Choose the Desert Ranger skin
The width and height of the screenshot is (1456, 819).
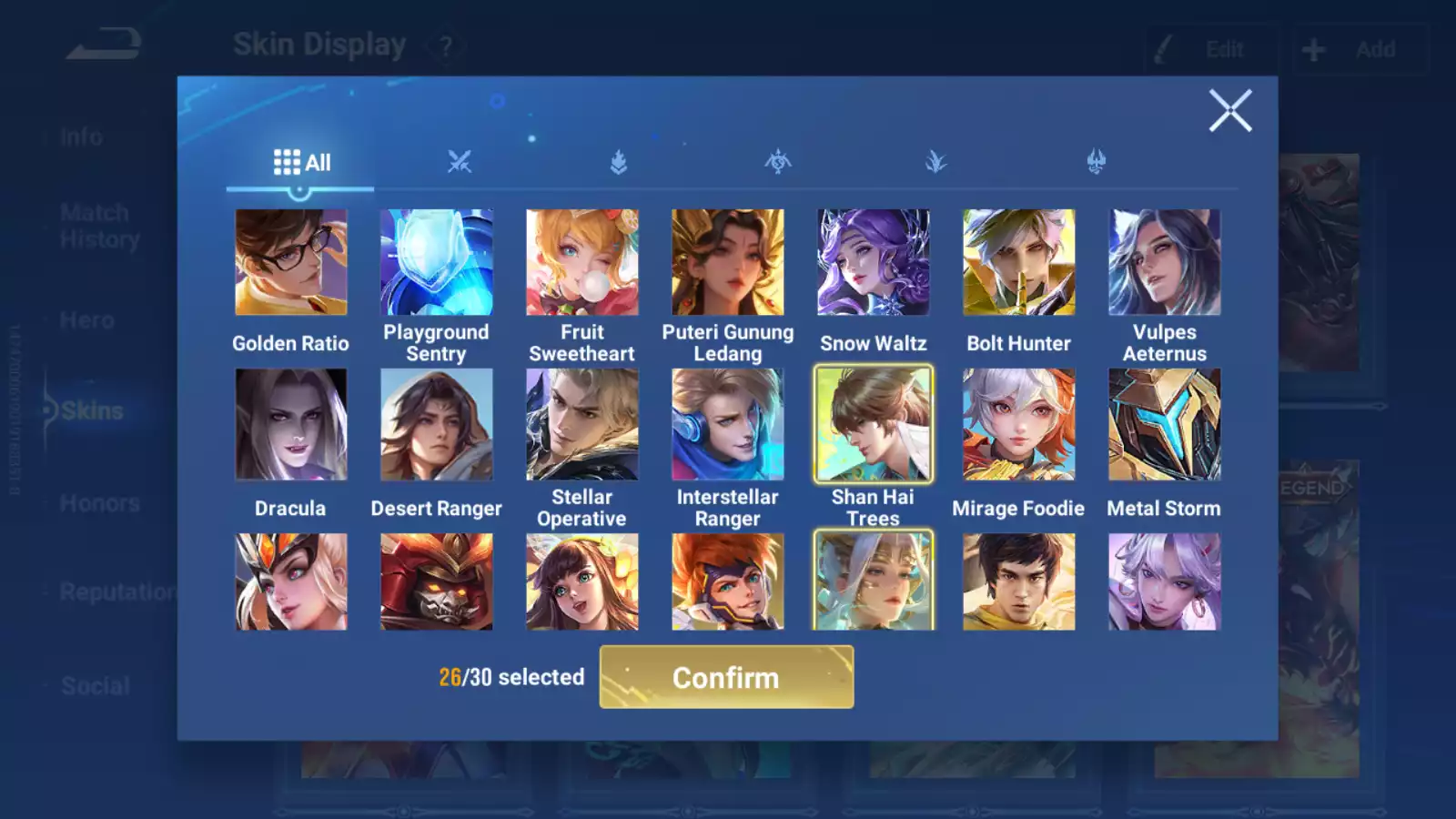click(x=437, y=424)
